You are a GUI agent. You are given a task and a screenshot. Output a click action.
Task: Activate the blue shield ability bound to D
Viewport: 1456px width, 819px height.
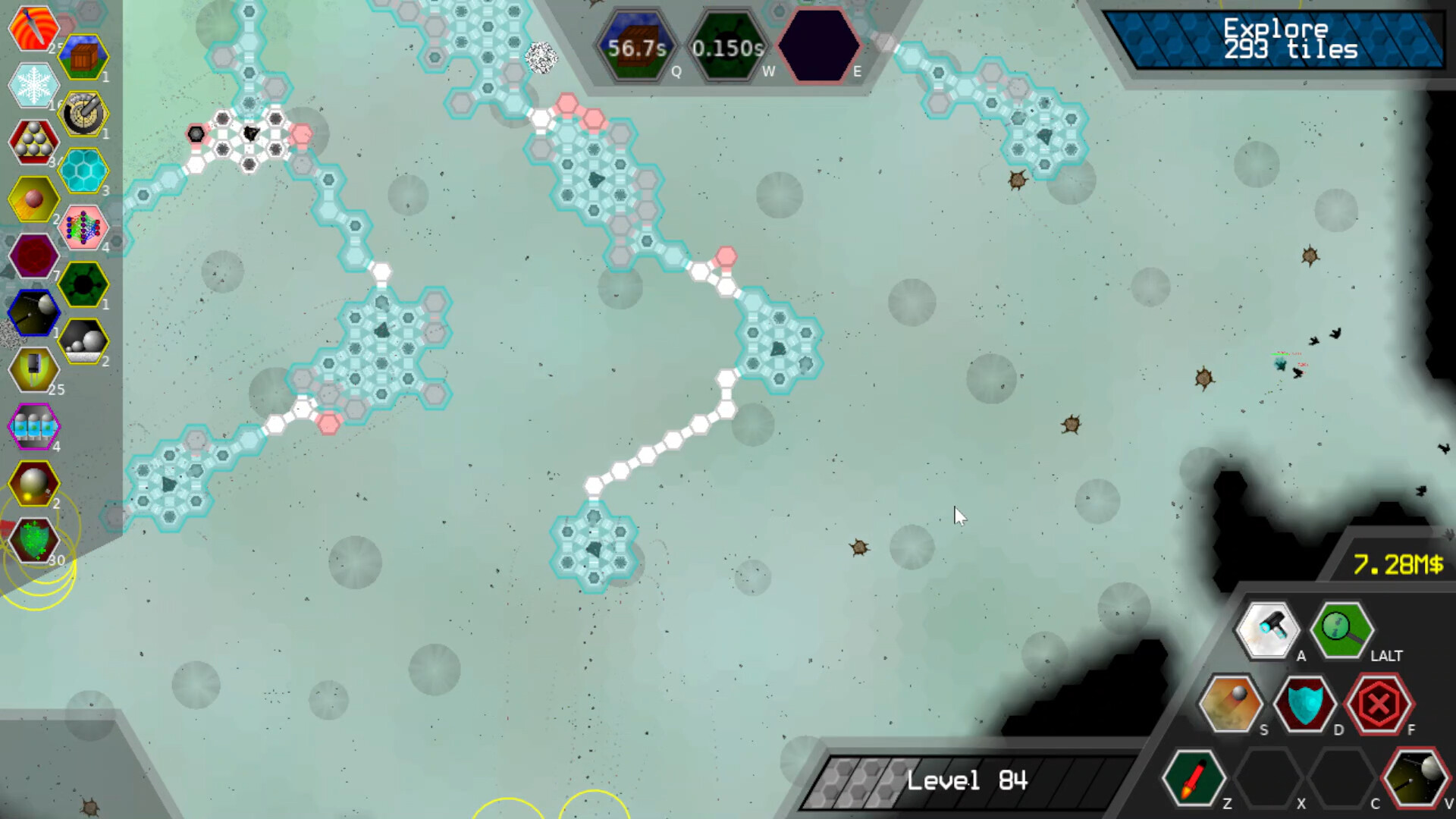coord(1306,704)
